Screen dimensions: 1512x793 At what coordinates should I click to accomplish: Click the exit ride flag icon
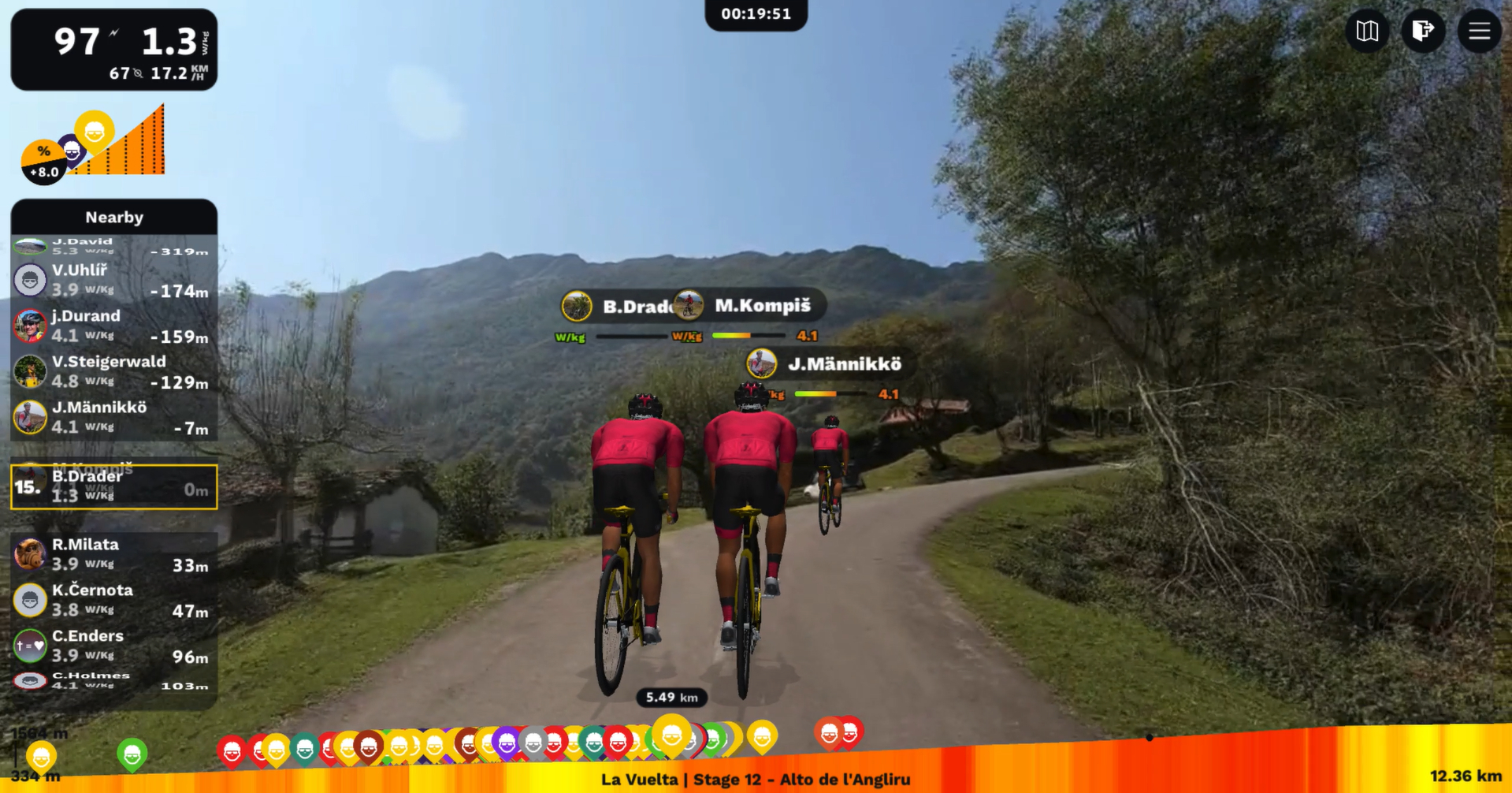coord(1423,32)
